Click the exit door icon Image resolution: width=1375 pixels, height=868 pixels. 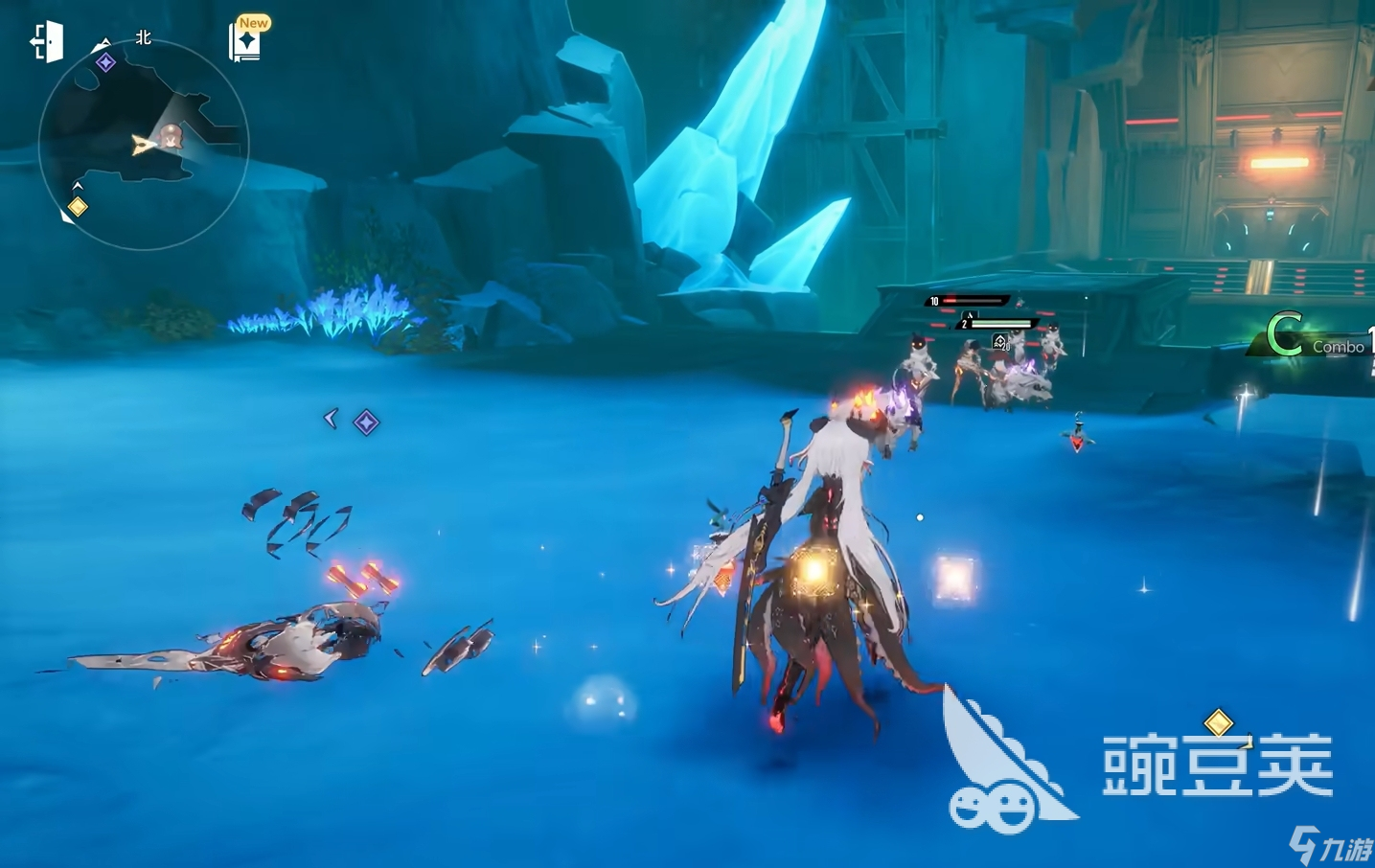click(46, 43)
